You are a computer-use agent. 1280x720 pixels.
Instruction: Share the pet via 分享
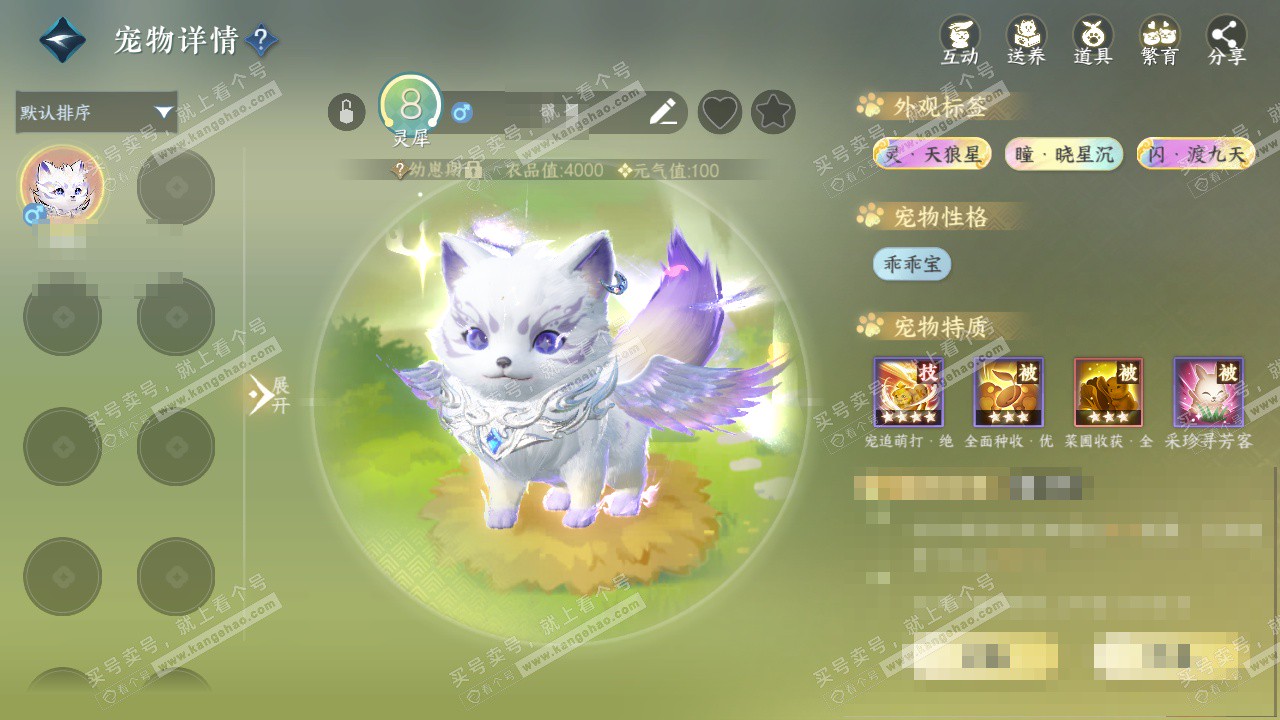pyautogui.click(x=1227, y=41)
